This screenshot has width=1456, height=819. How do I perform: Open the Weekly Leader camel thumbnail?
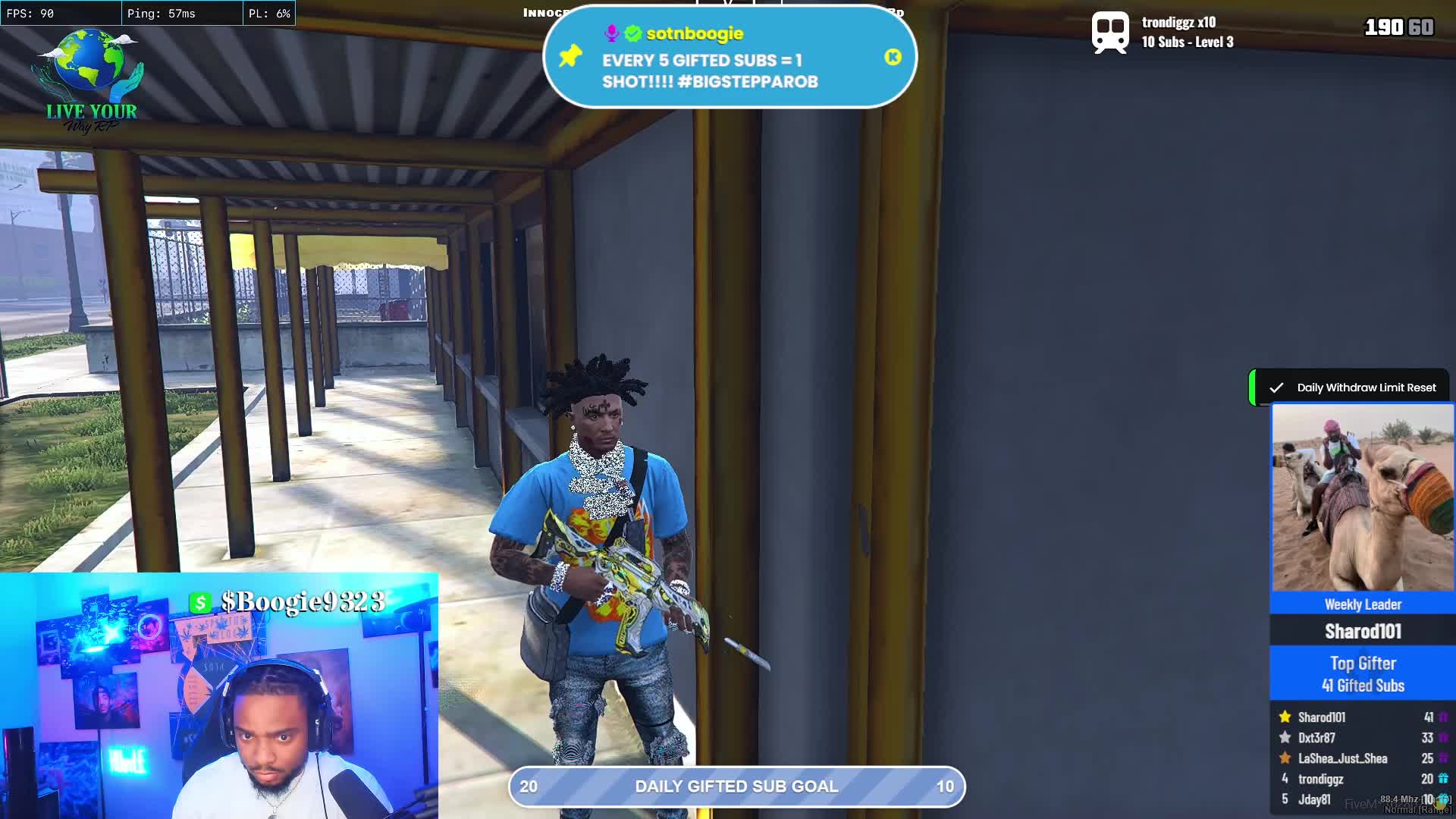[1362, 497]
